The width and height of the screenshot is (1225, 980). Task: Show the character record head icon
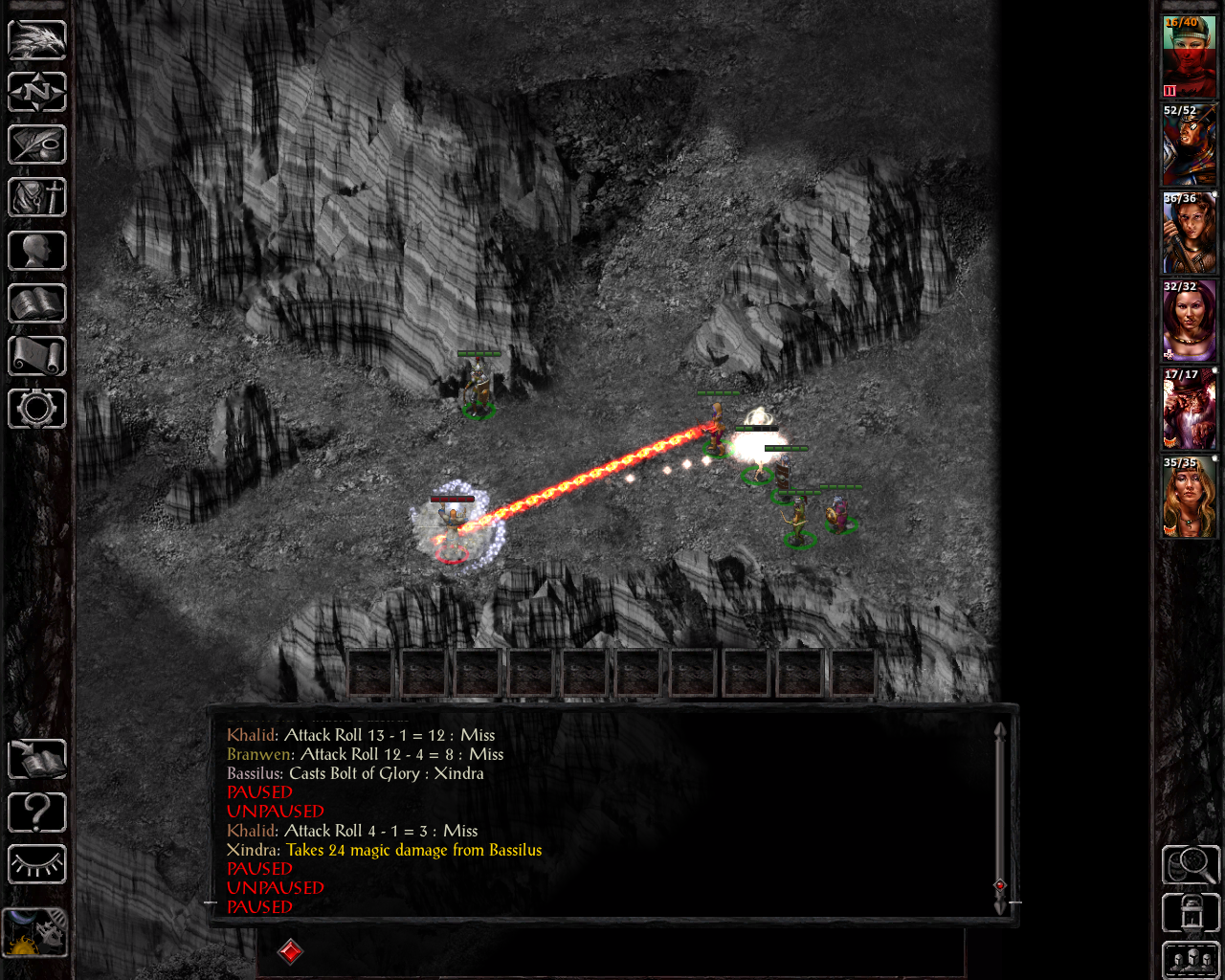(x=37, y=251)
